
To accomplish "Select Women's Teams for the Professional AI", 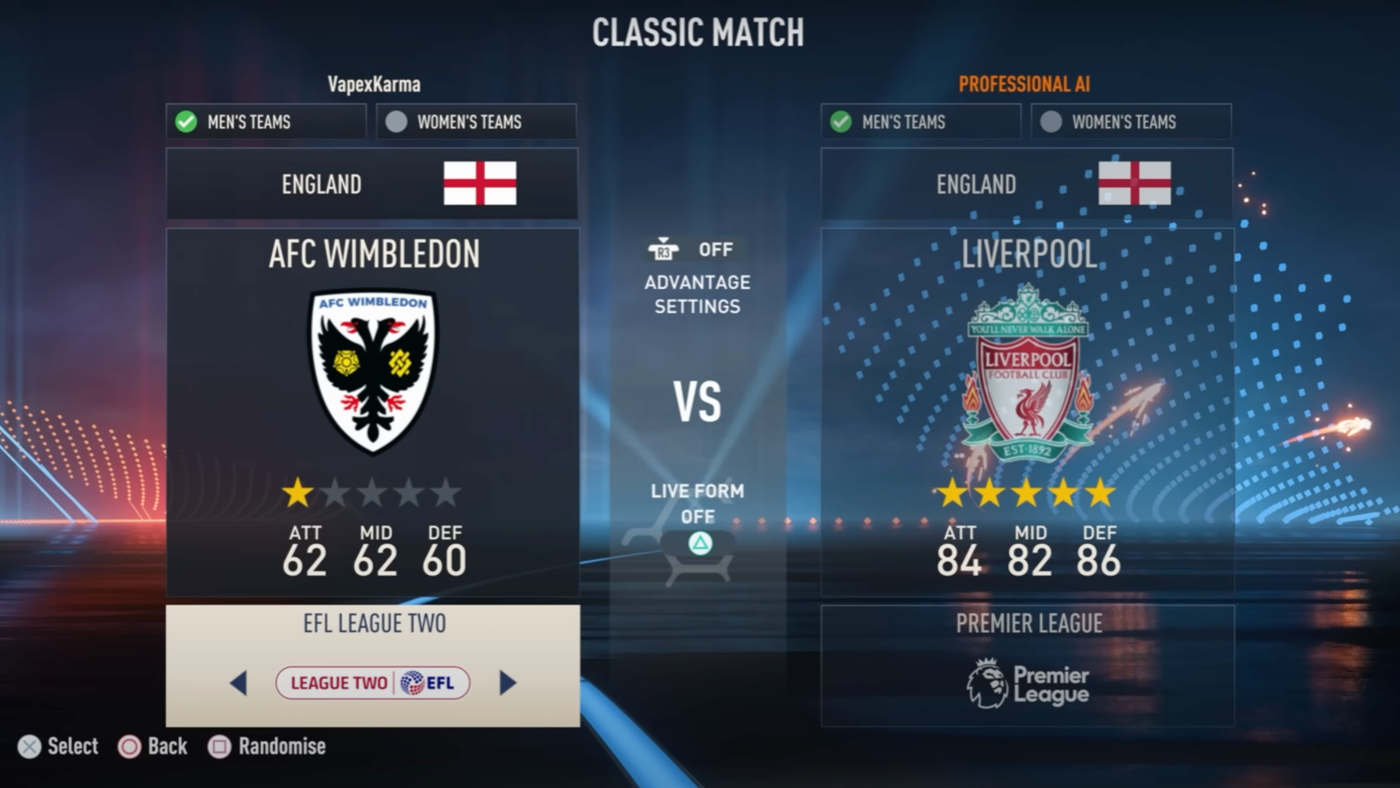I will [x=1131, y=121].
